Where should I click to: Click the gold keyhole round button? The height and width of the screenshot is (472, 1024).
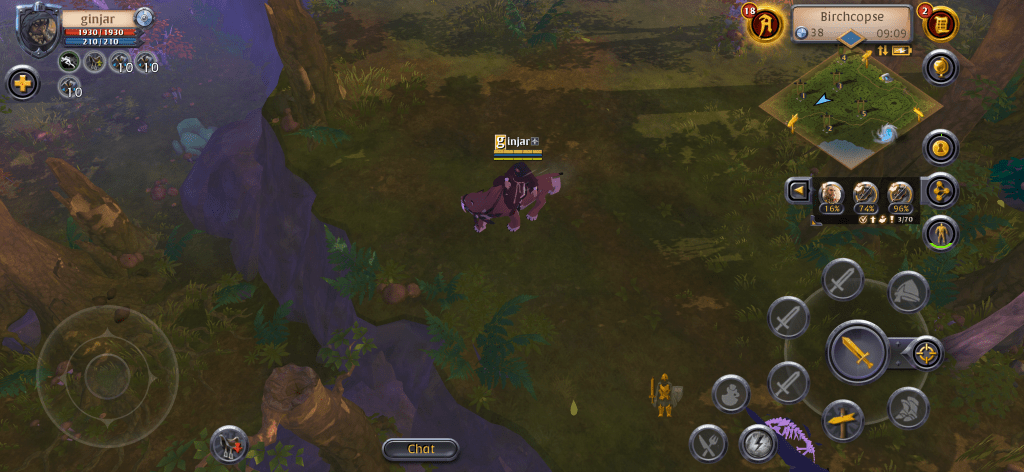click(x=941, y=147)
